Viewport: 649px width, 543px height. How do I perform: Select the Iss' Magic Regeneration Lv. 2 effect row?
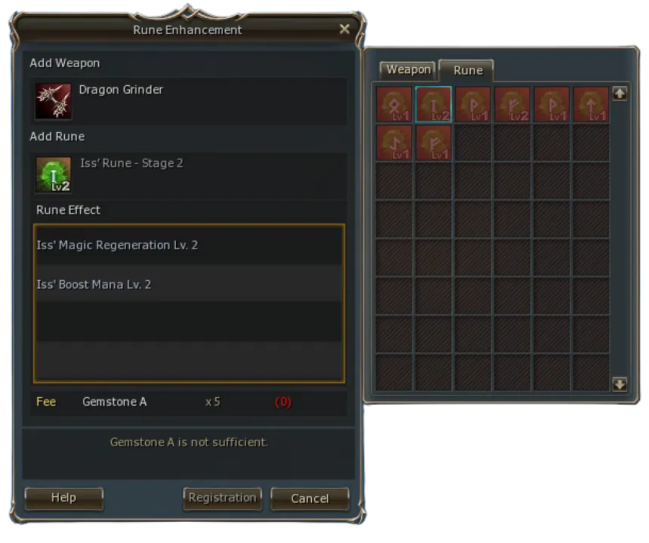(x=189, y=245)
